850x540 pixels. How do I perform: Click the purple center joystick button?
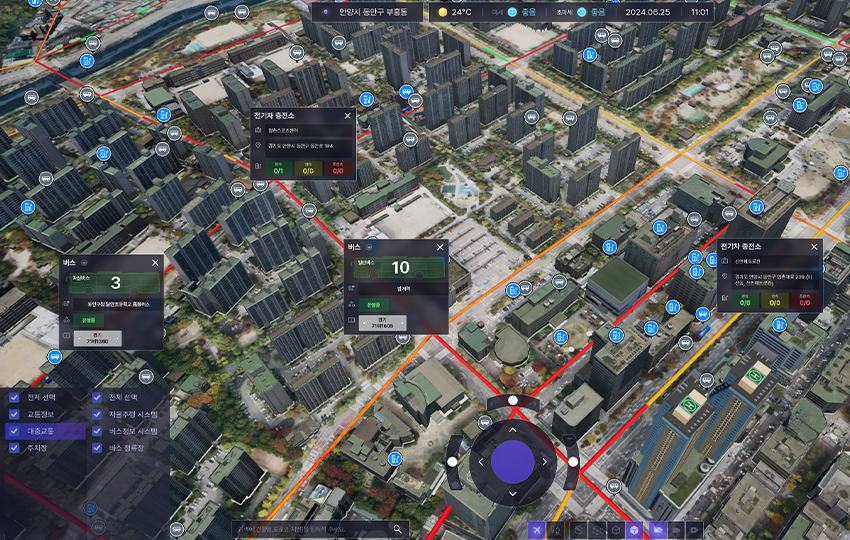click(x=513, y=460)
